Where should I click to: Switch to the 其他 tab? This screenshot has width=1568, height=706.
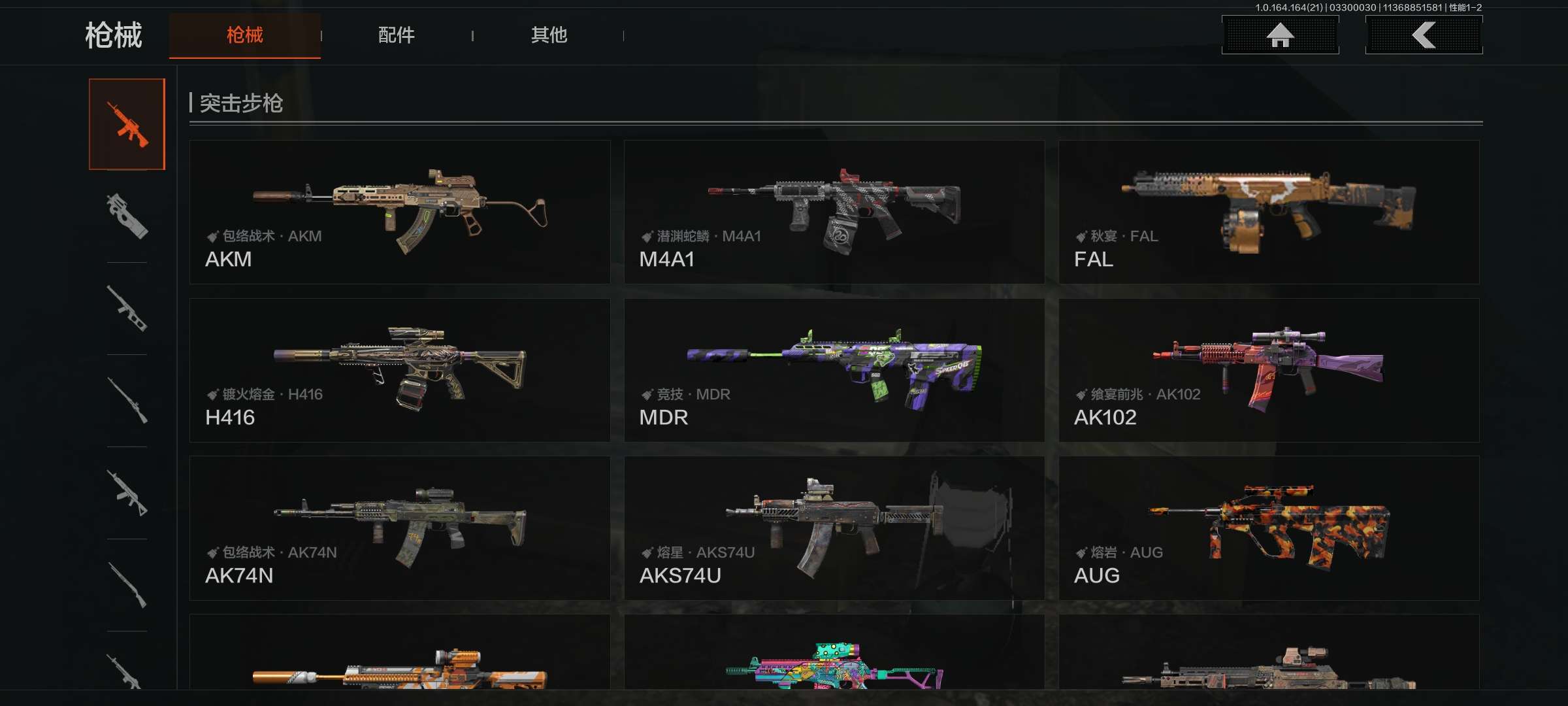click(x=549, y=35)
